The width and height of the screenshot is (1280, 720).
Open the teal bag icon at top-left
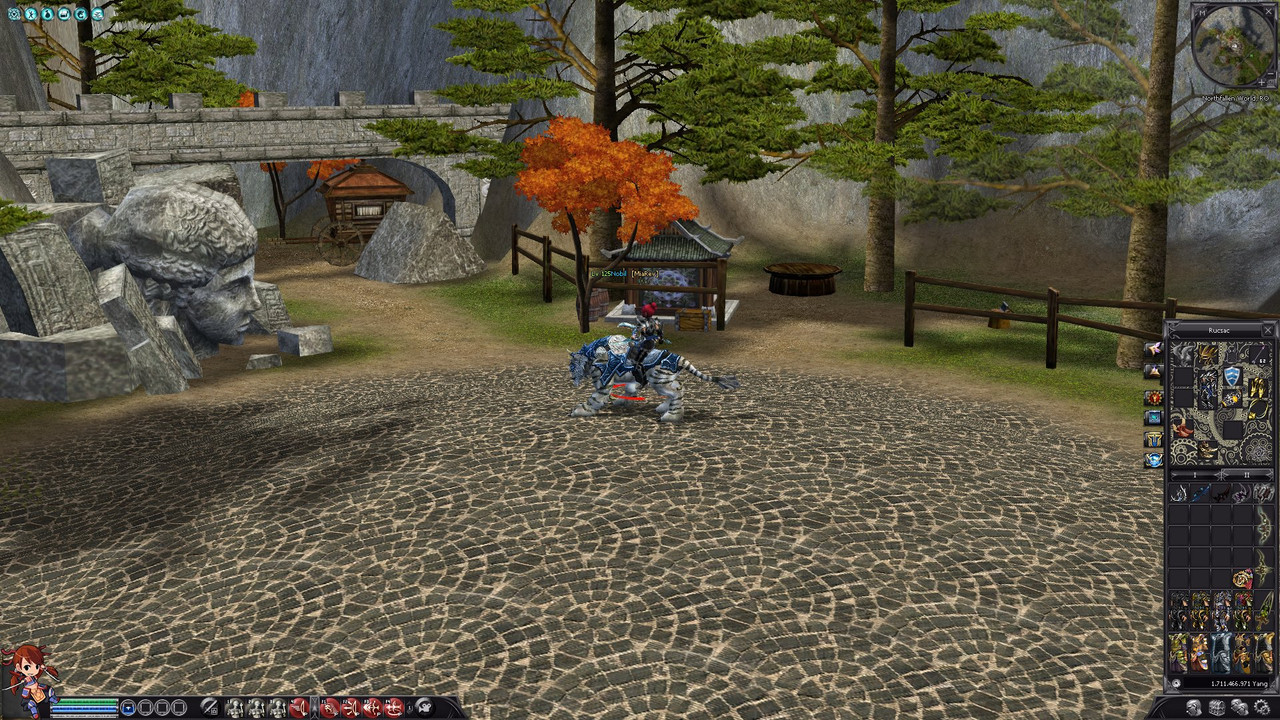(x=49, y=14)
